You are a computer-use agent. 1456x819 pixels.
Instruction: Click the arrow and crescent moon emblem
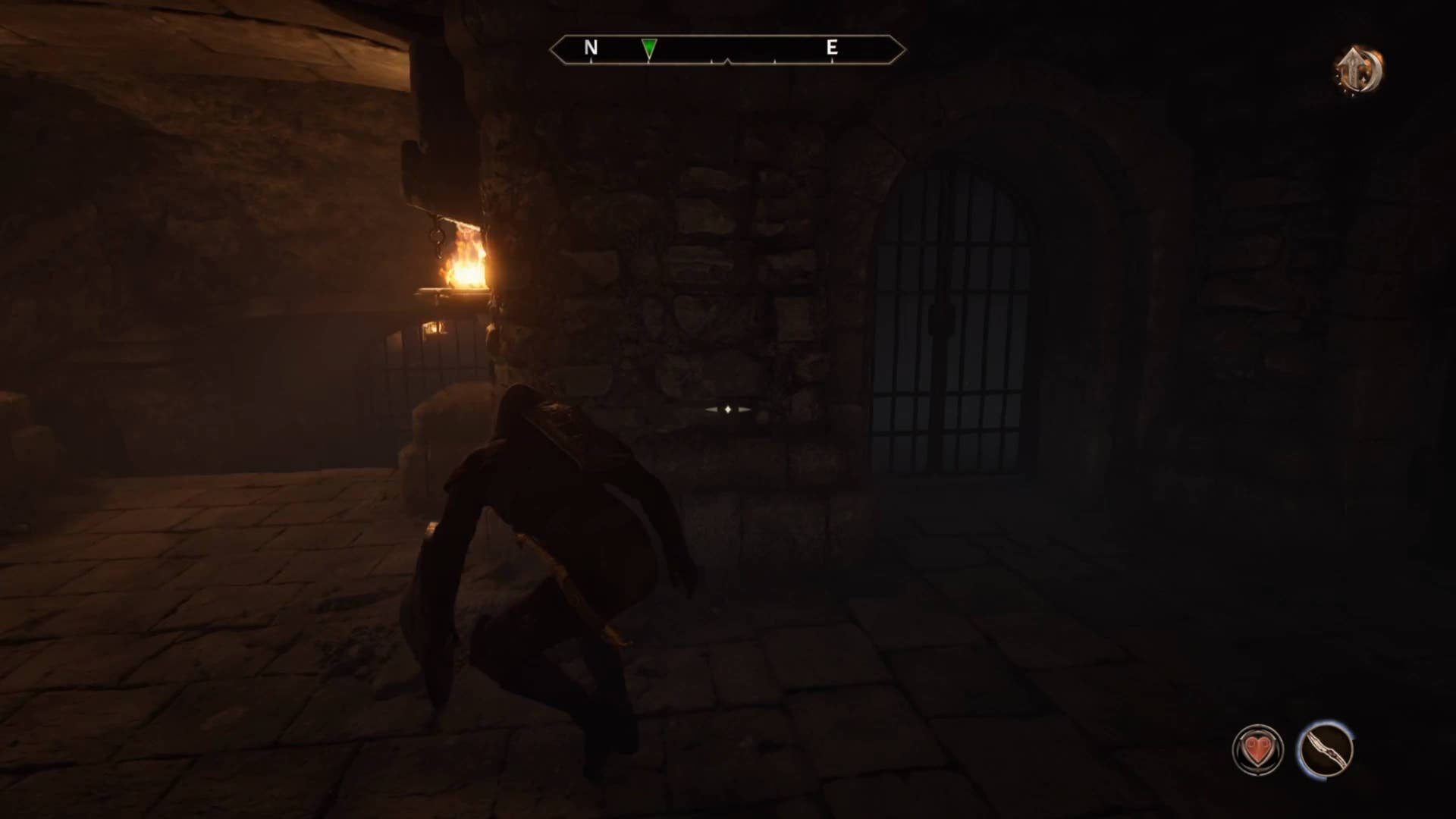tap(1359, 71)
